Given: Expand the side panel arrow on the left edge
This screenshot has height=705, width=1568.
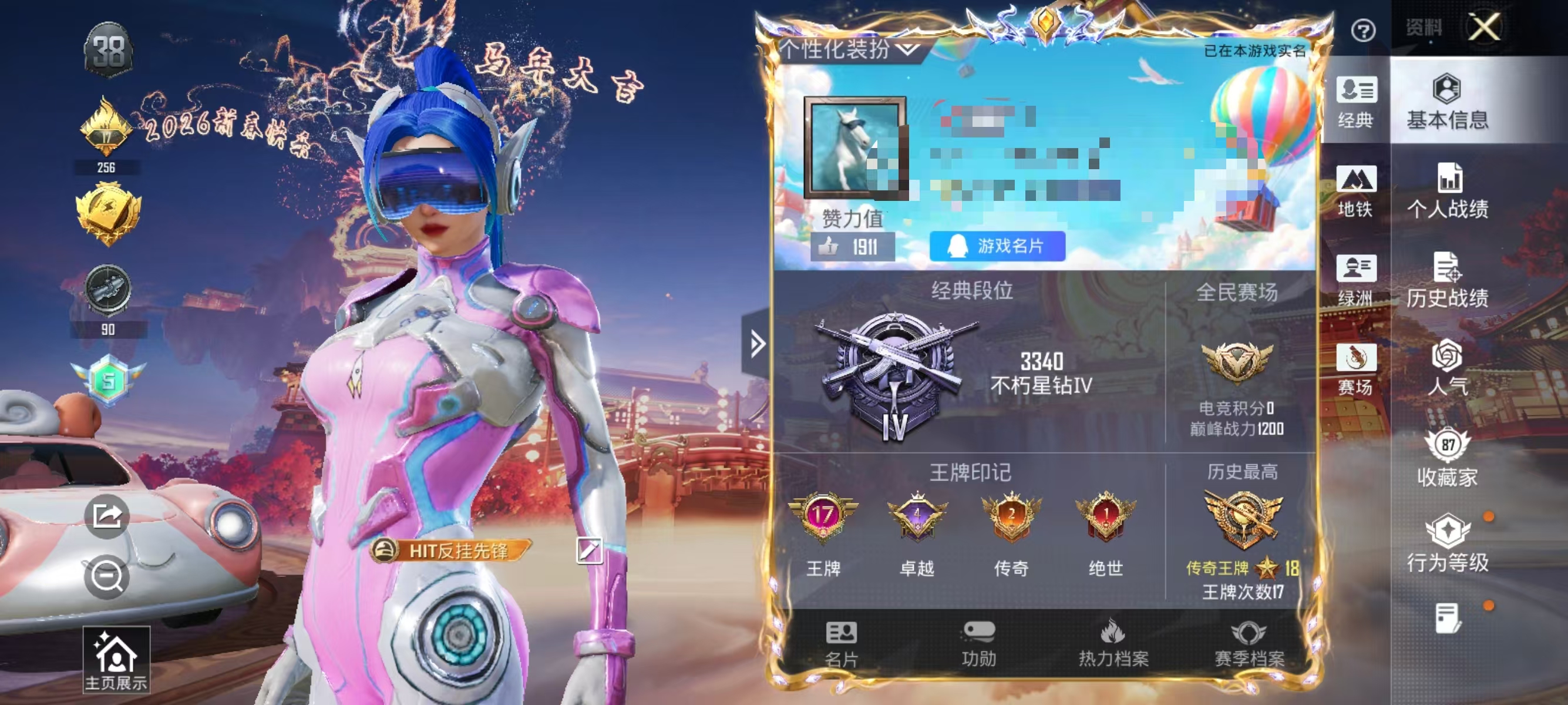Looking at the screenshot, I should (x=756, y=344).
